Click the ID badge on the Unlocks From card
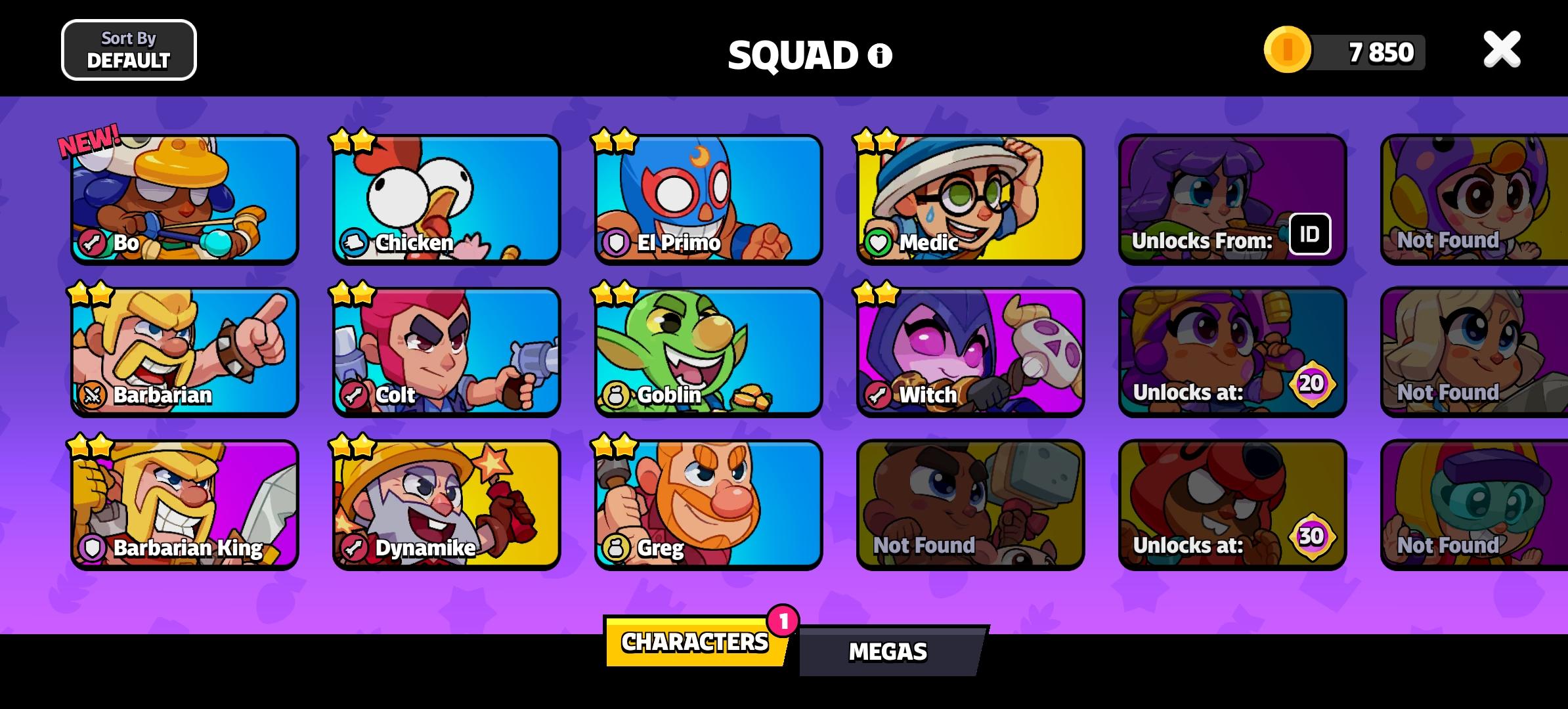The image size is (1568, 709). pos(1311,234)
